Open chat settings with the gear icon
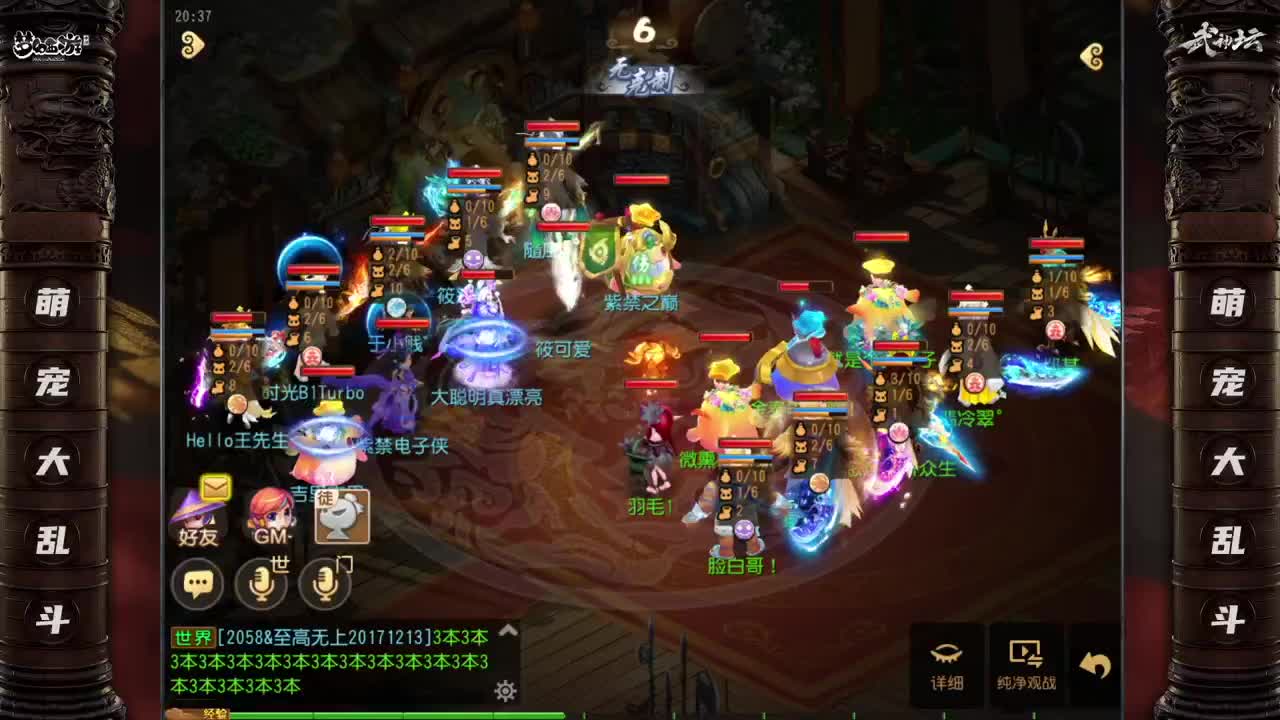Image resolution: width=1280 pixels, height=720 pixels. coord(505,688)
